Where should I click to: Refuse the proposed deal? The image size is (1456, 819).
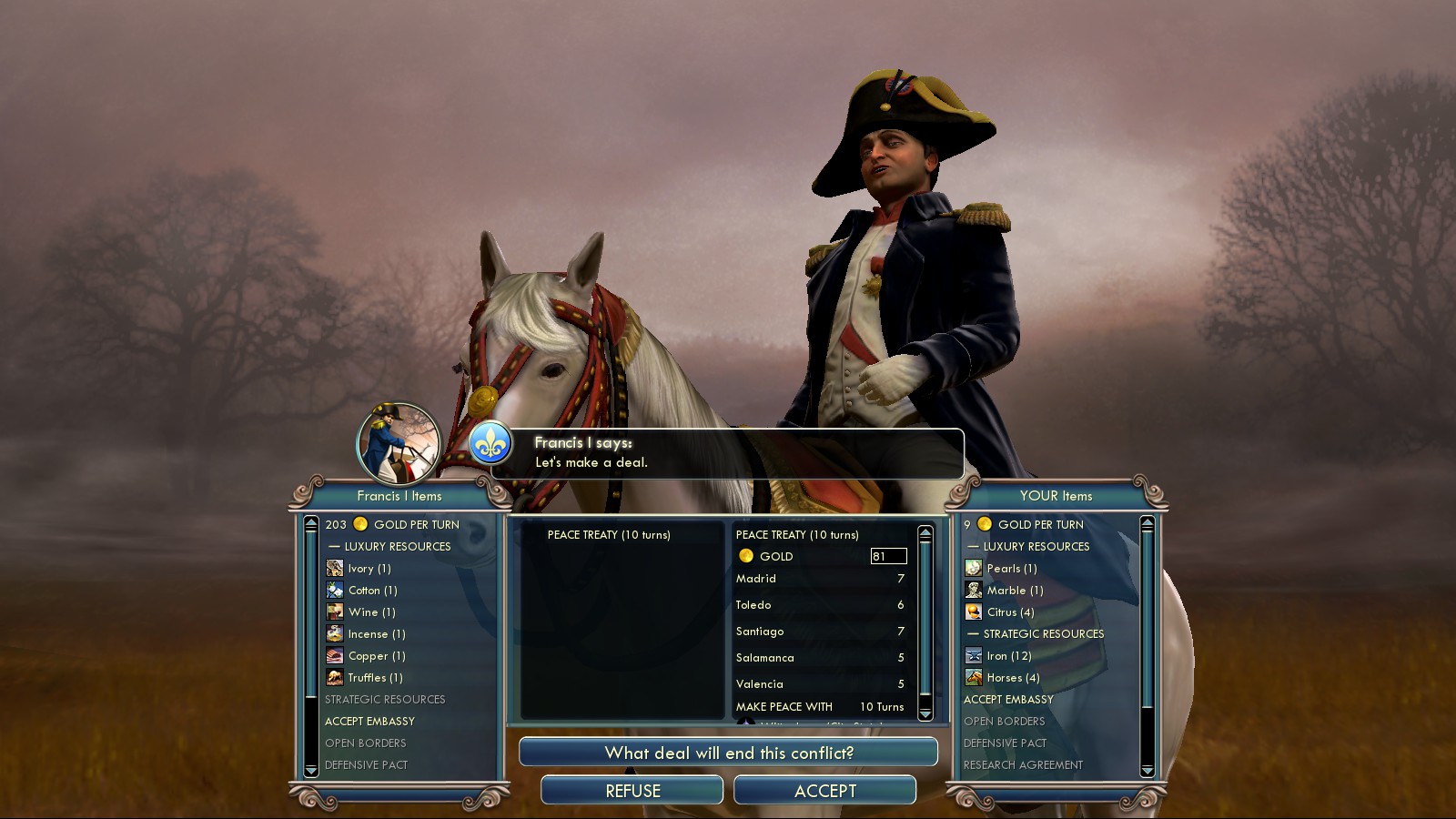pyautogui.click(x=632, y=790)
